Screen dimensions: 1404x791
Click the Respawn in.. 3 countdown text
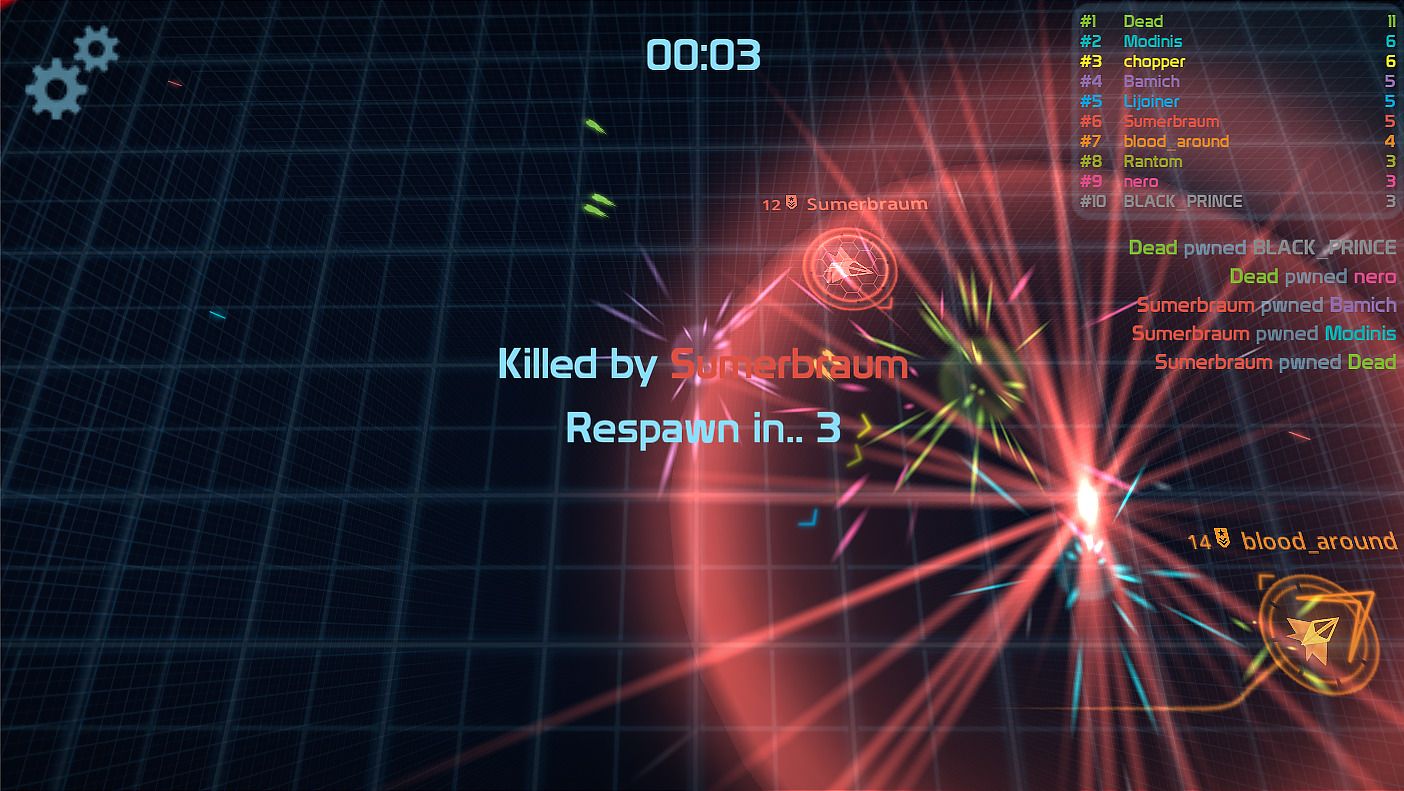702,429
